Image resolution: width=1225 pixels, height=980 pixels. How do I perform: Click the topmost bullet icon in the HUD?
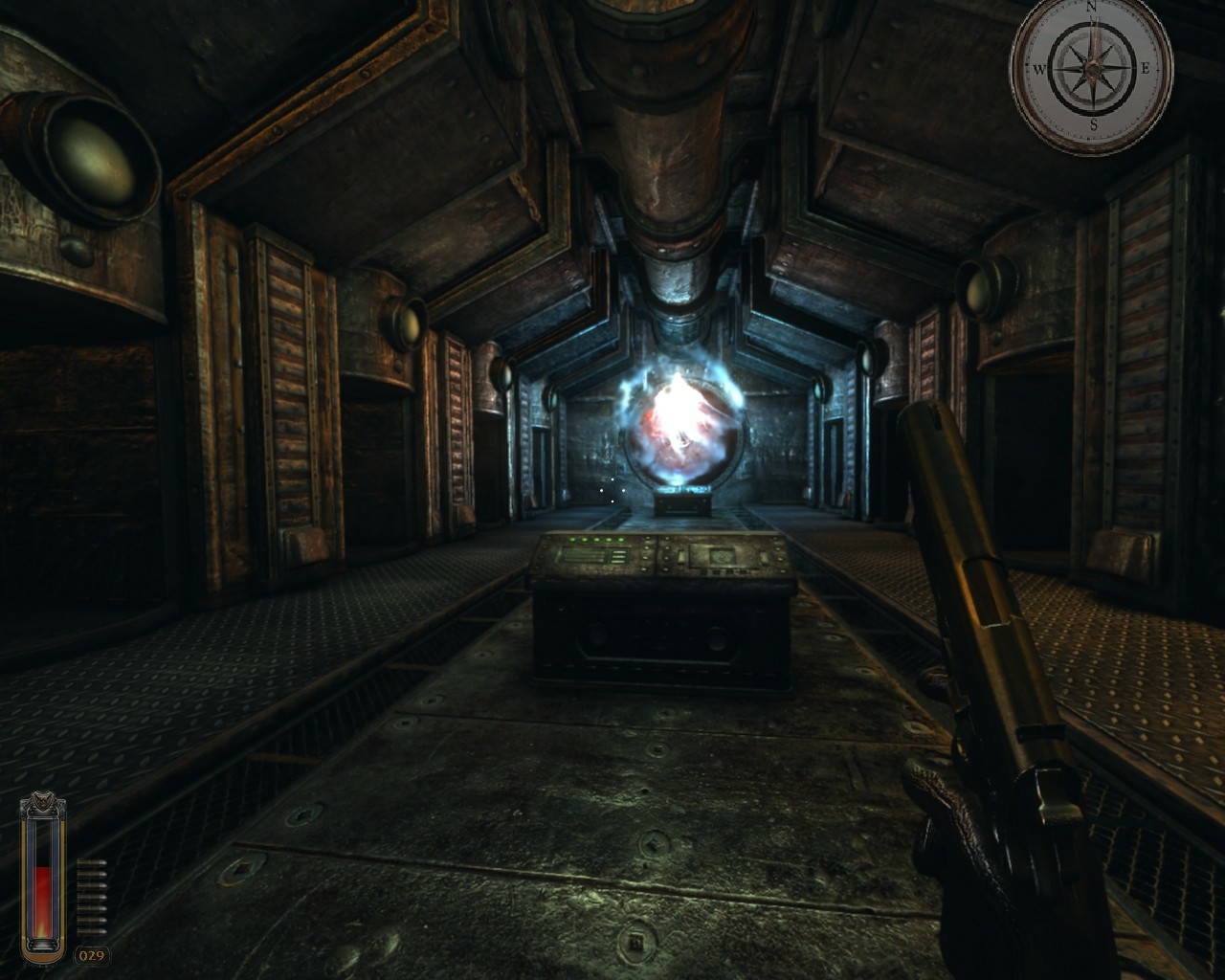92,862
